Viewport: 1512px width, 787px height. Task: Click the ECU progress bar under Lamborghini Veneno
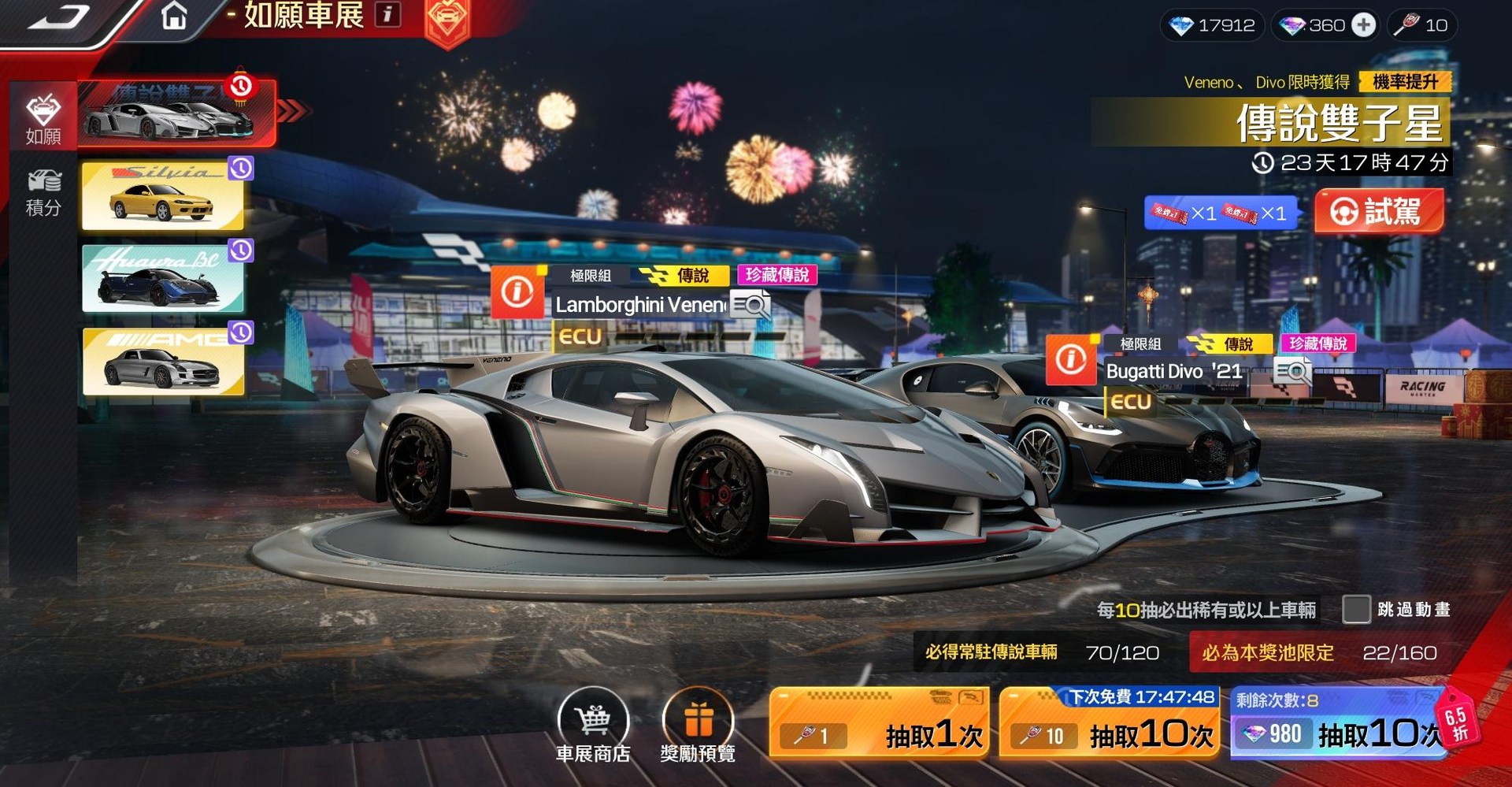pyautogui.click(x=677, y=337)
